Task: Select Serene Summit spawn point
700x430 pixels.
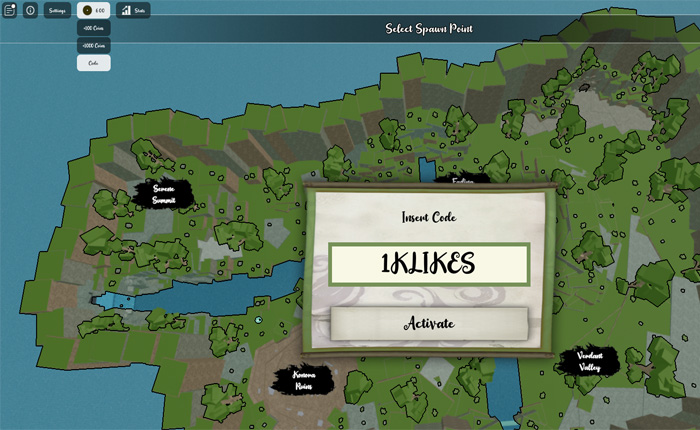Action: 164,194
